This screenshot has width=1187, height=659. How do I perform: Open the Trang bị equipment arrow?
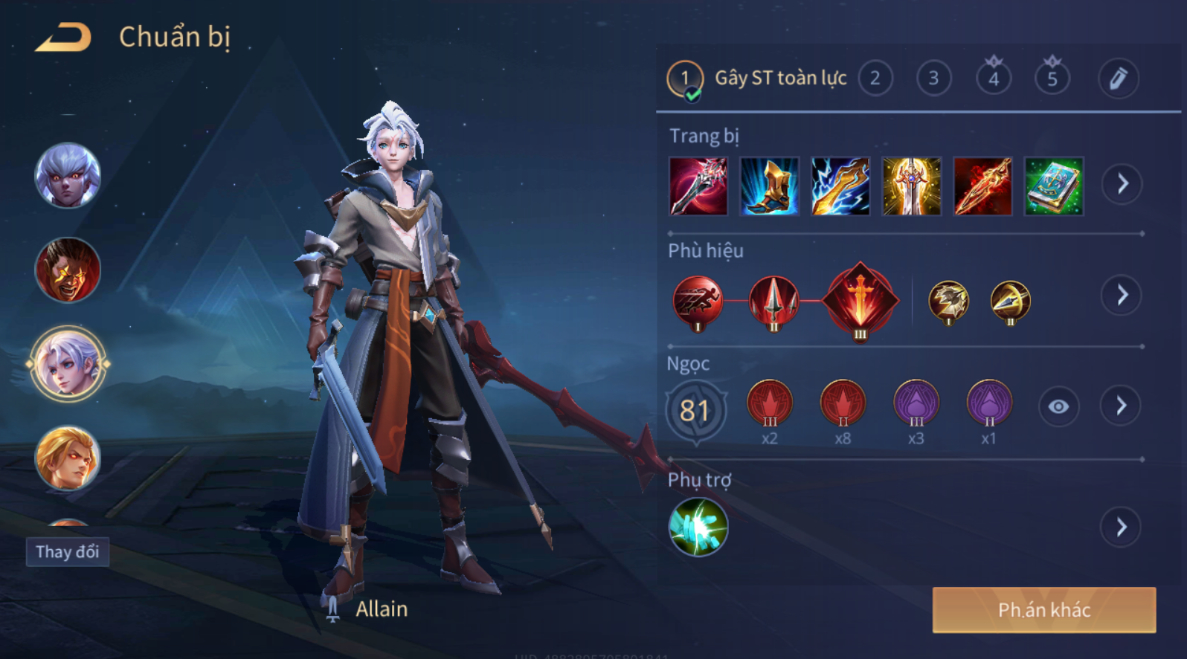[x=1122, y=185]
